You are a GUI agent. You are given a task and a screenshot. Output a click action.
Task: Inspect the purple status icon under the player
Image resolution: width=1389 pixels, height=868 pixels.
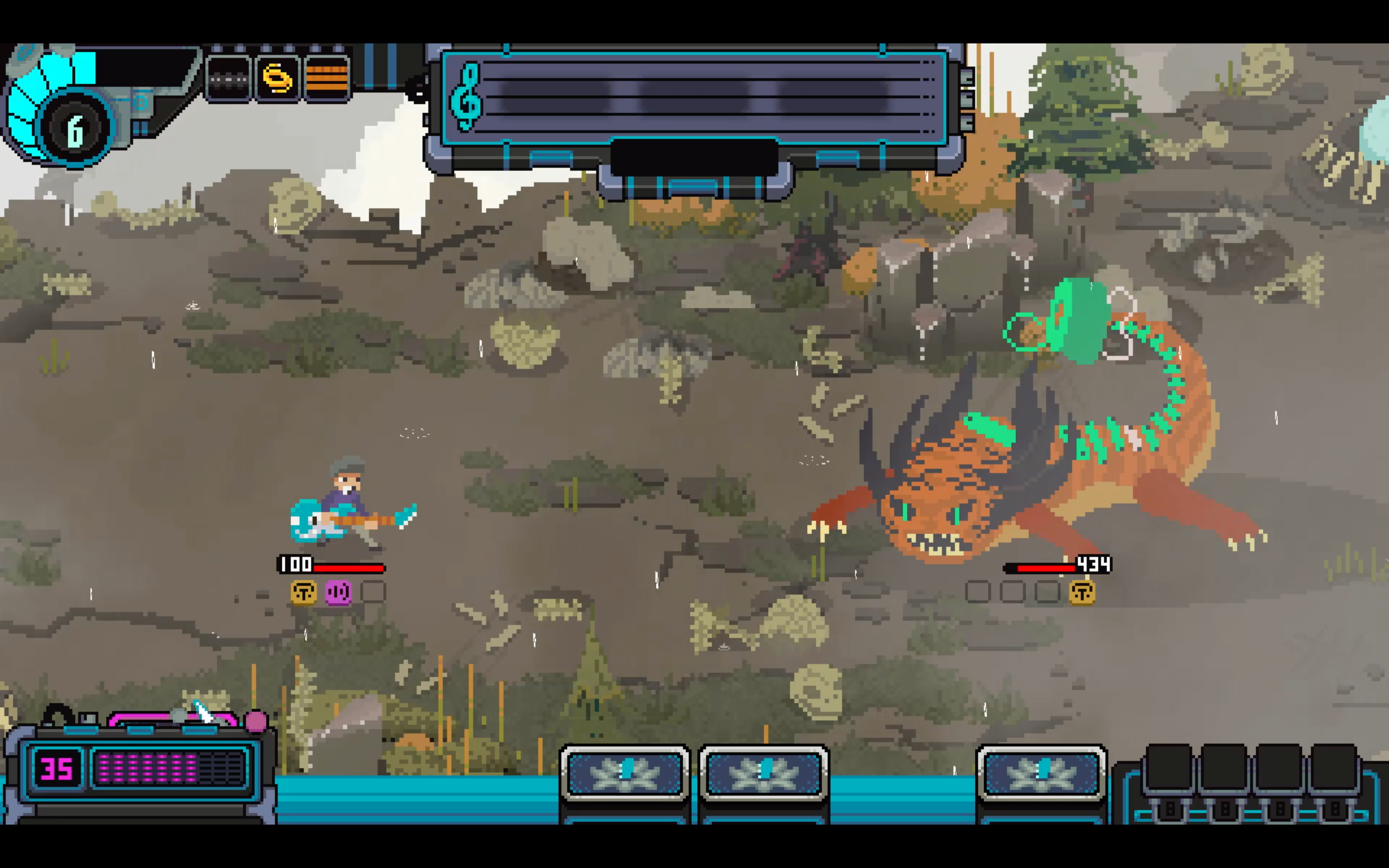click(338, 592)
